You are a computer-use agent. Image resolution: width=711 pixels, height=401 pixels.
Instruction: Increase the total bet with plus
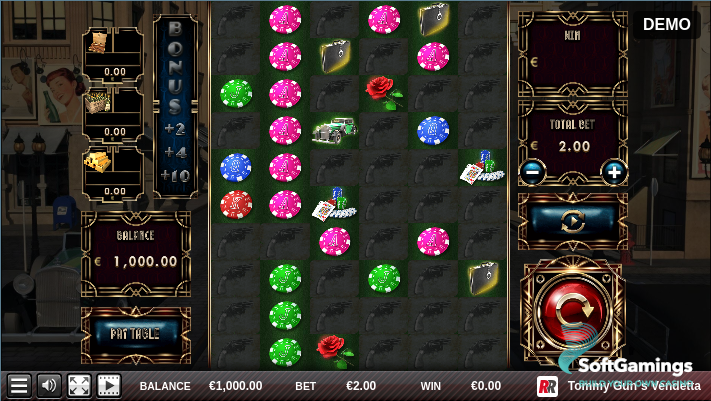[x=613, y=171]
